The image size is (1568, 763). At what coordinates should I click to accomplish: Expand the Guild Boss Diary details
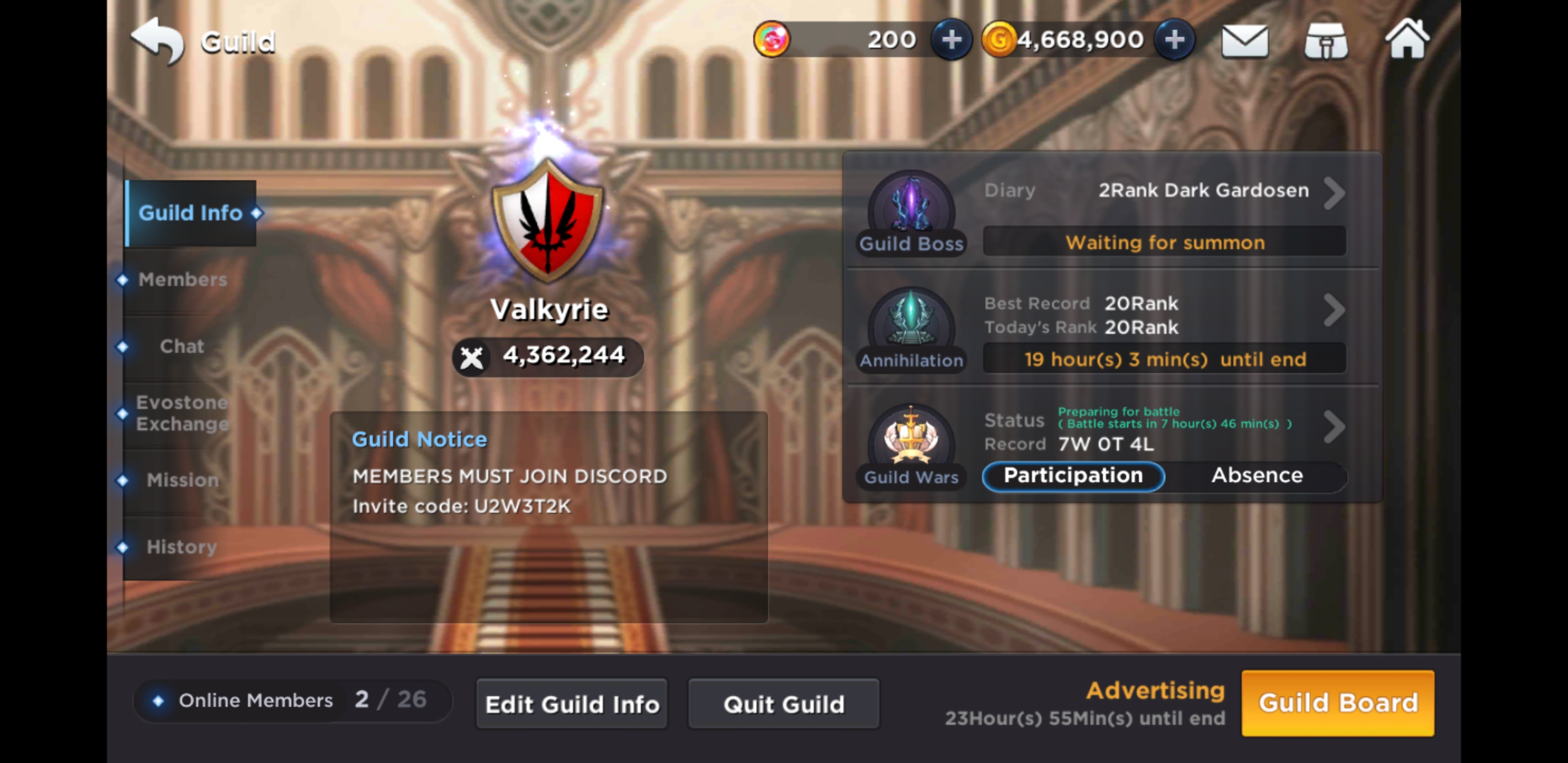pyautogui.click(x=1335, y=192)
